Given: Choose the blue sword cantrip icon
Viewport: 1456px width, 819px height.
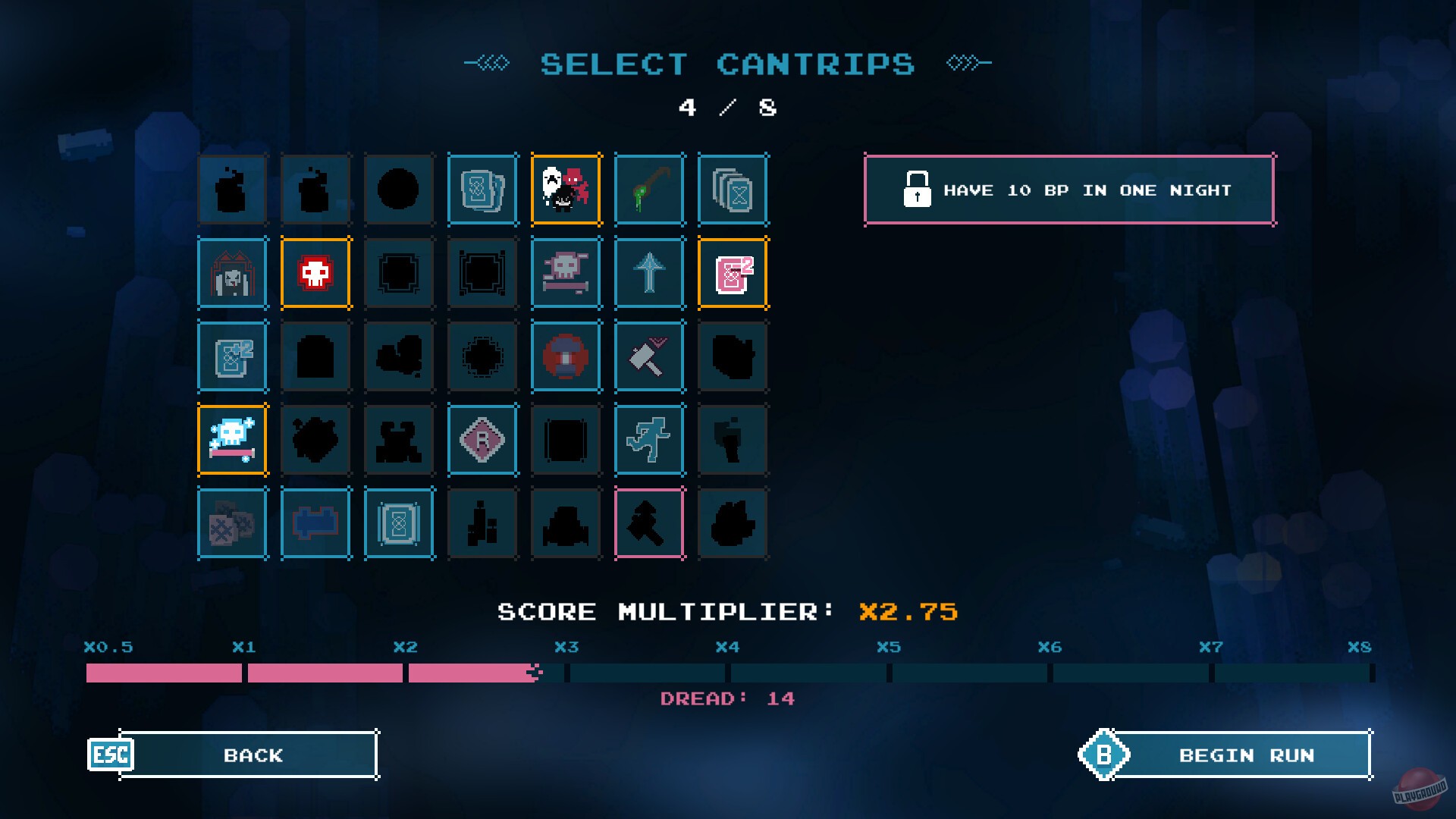Looking at the screenshot, I should coord(650,274).
